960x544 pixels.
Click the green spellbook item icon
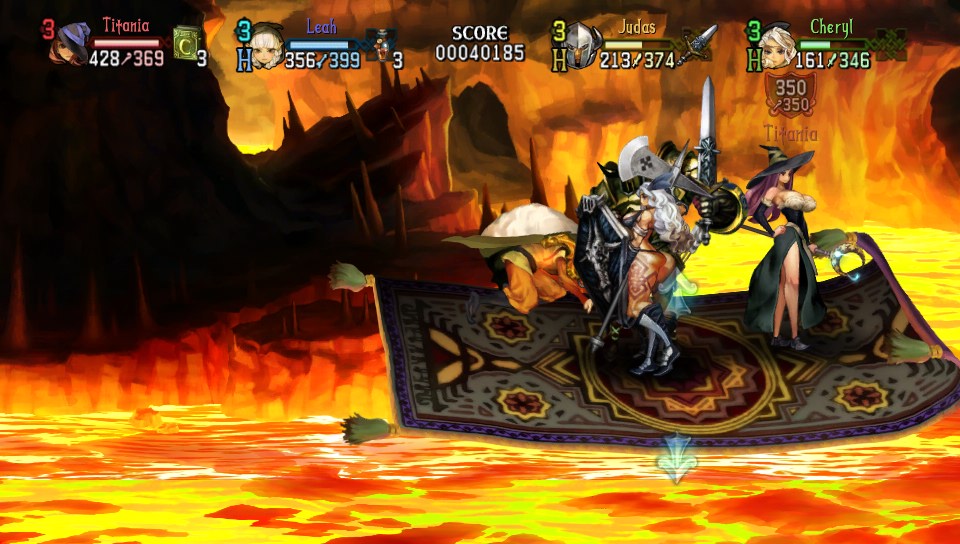click(186, 44)
